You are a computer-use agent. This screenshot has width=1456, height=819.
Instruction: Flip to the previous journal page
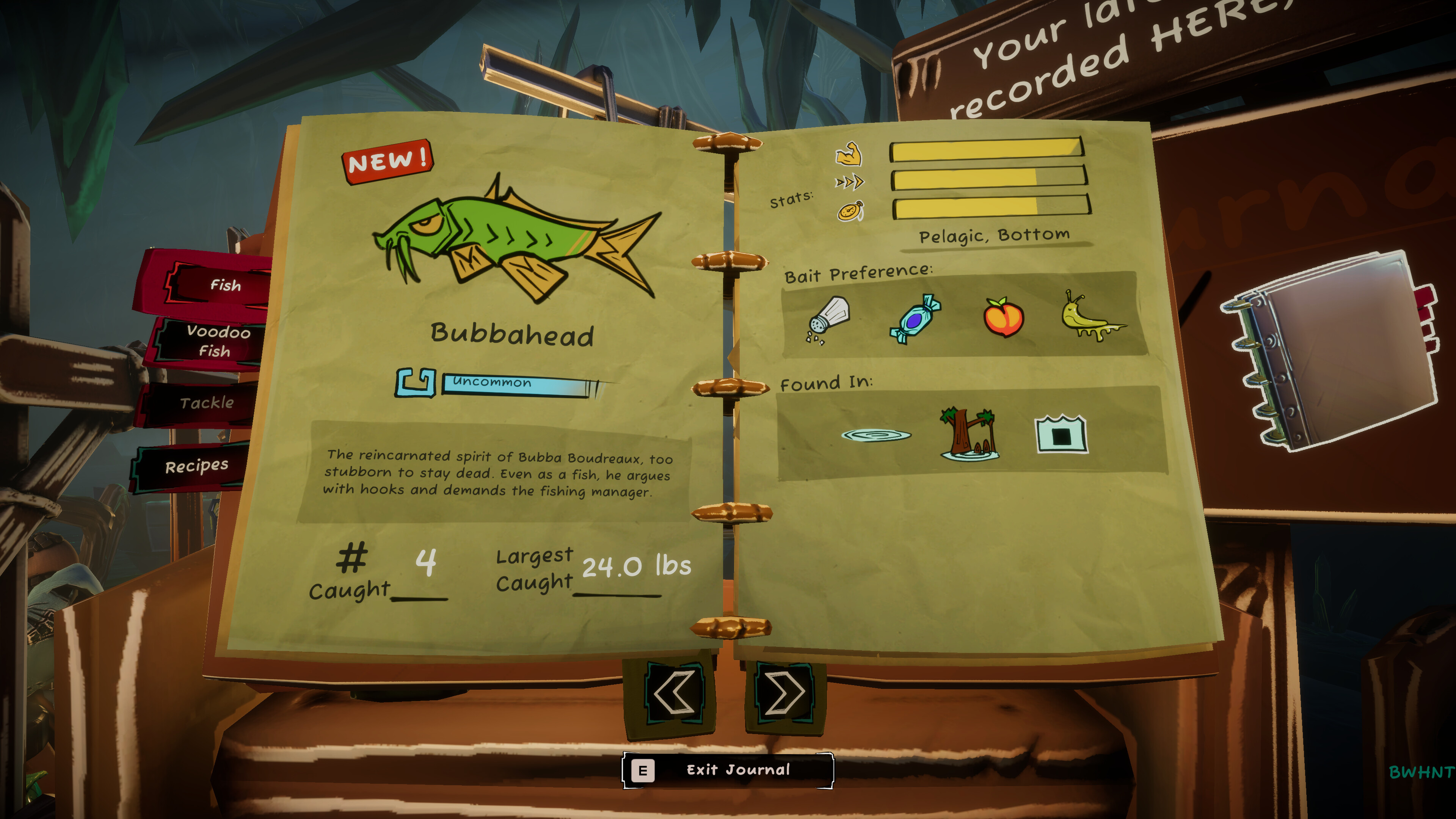(x=673, y=692)
